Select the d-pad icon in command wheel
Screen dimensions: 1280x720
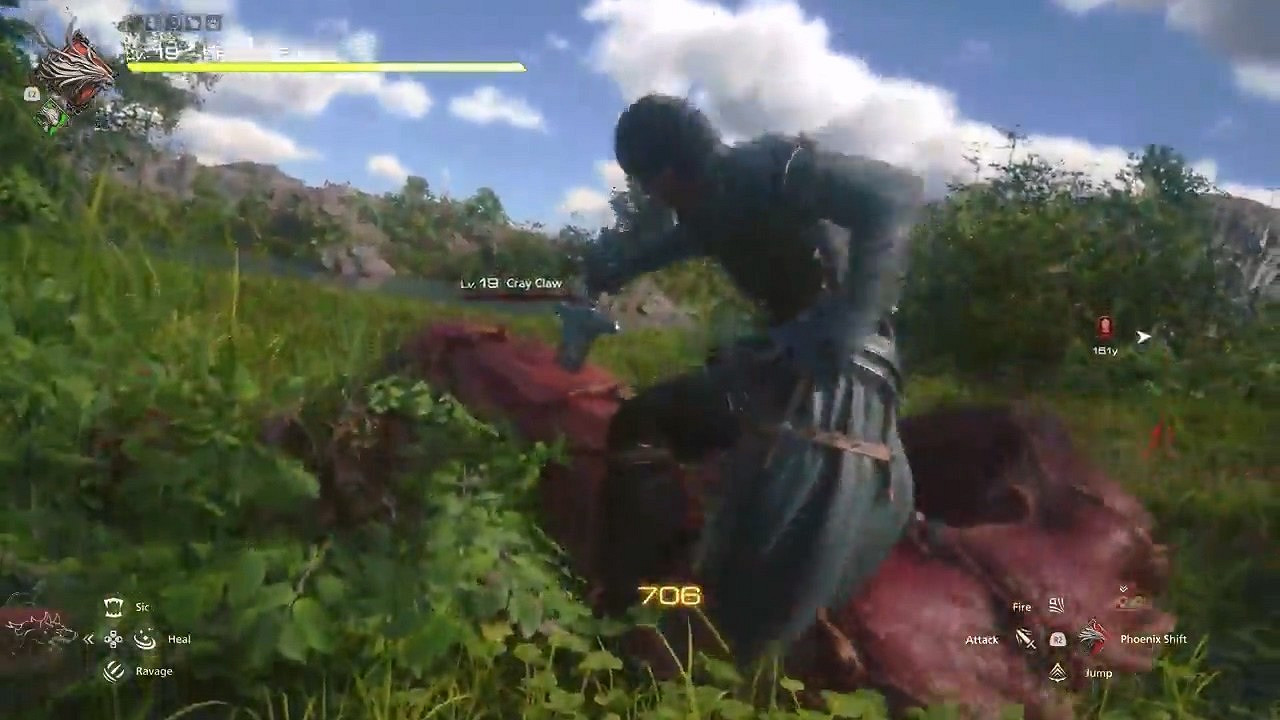[x=113, y=639]
